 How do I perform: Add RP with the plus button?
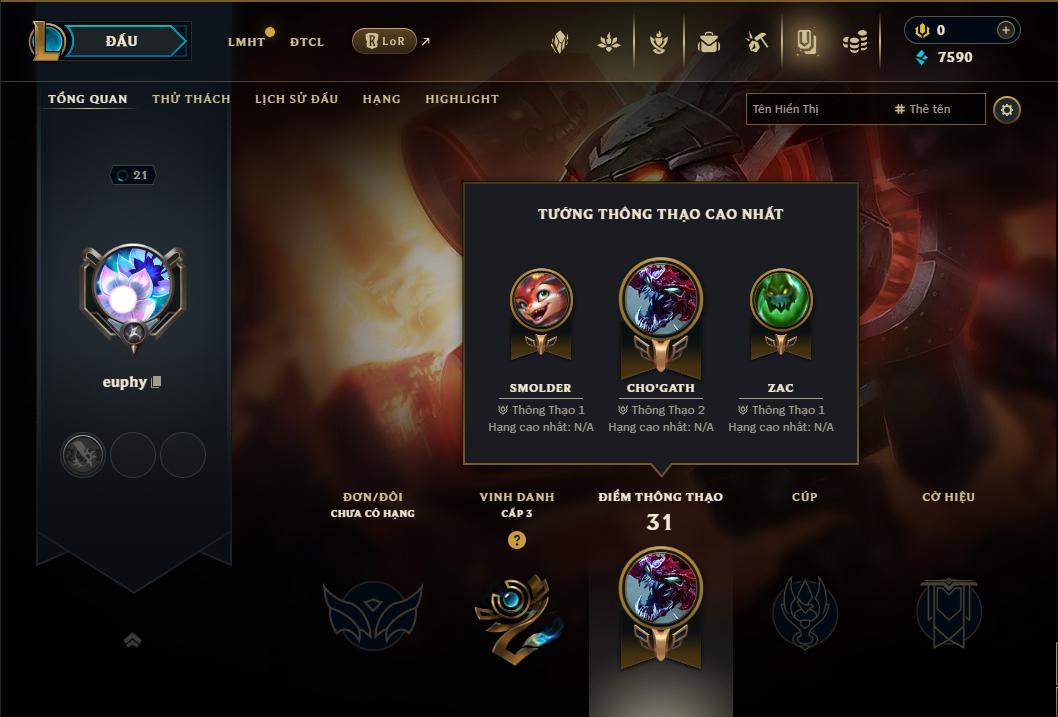(1005, 30)
